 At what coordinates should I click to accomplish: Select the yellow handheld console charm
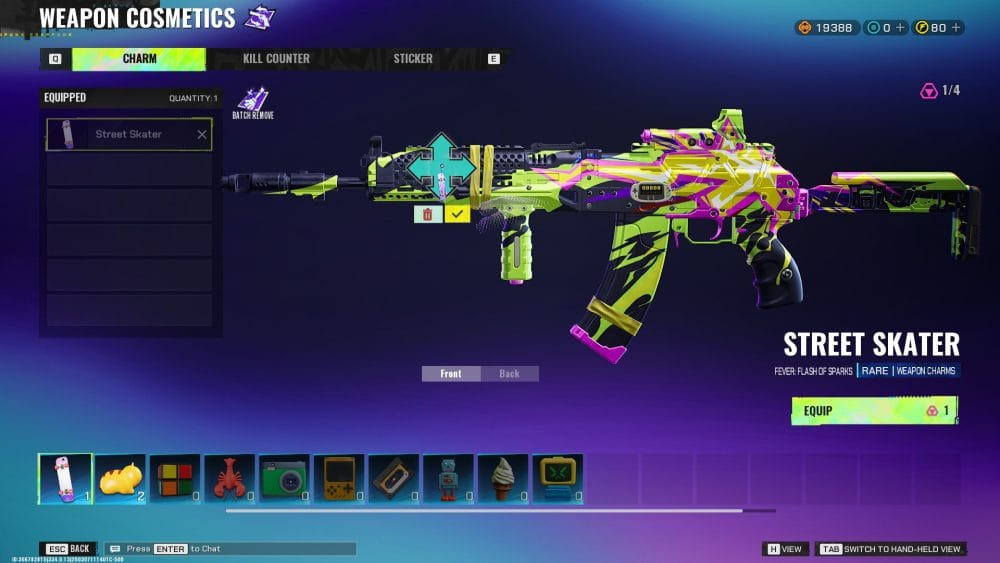tap(338, 478)
